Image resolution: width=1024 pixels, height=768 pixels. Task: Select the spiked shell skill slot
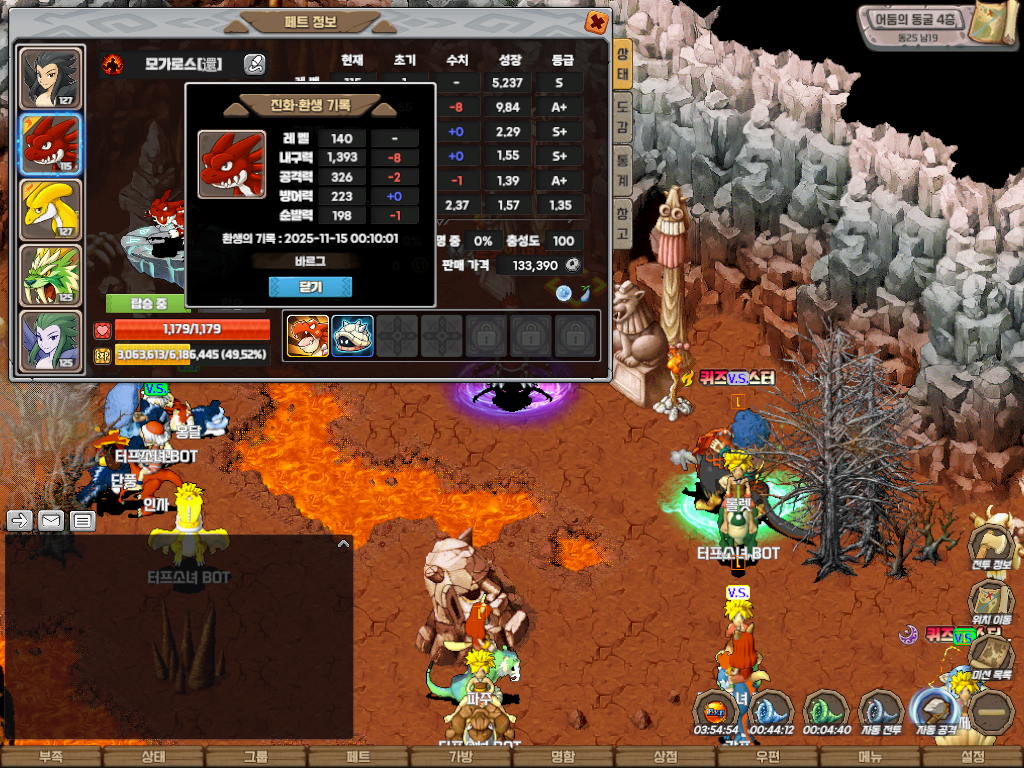point(352,336)
